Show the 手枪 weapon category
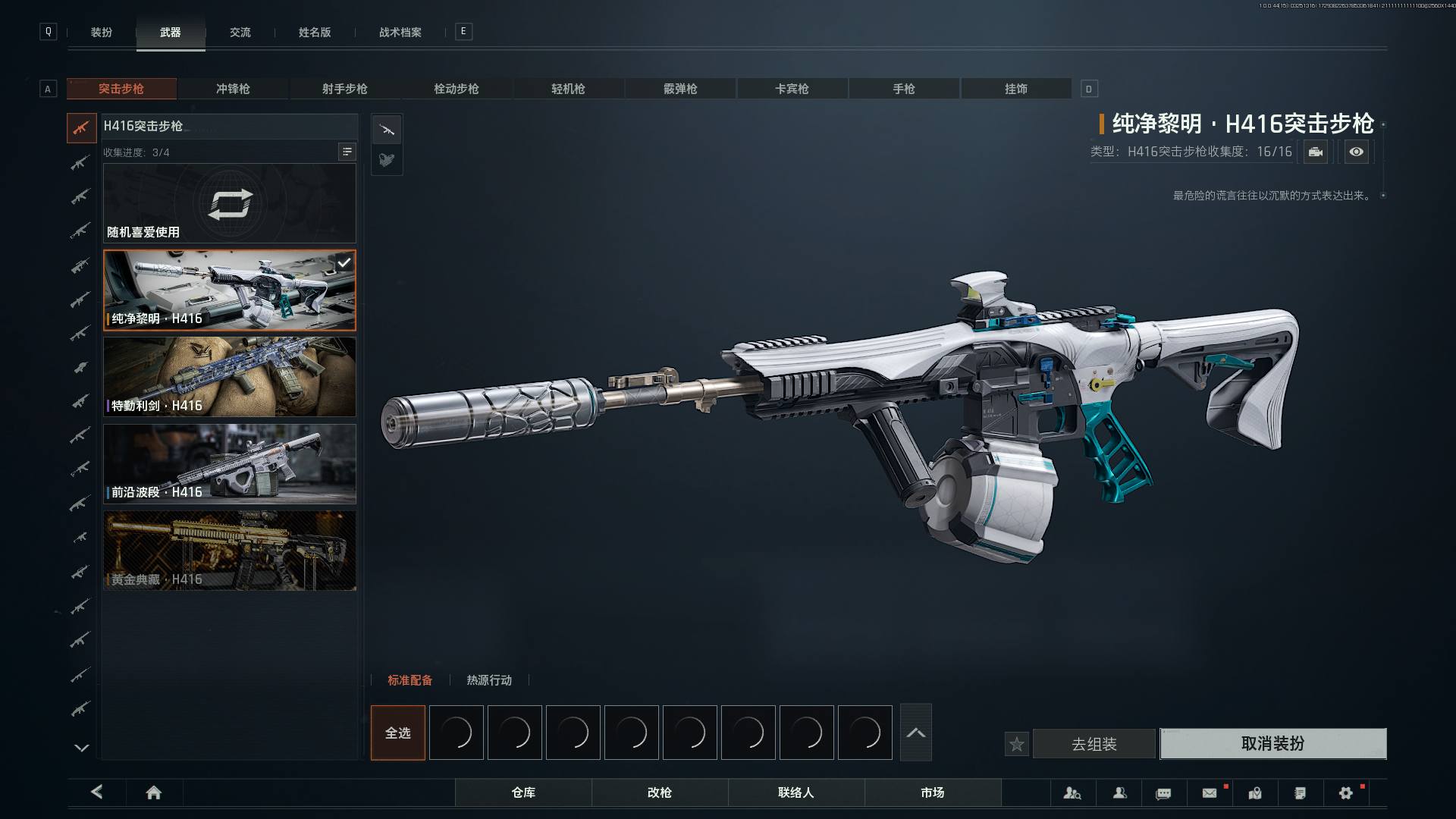The image size is (1456, 819). [x=903, y=89]
